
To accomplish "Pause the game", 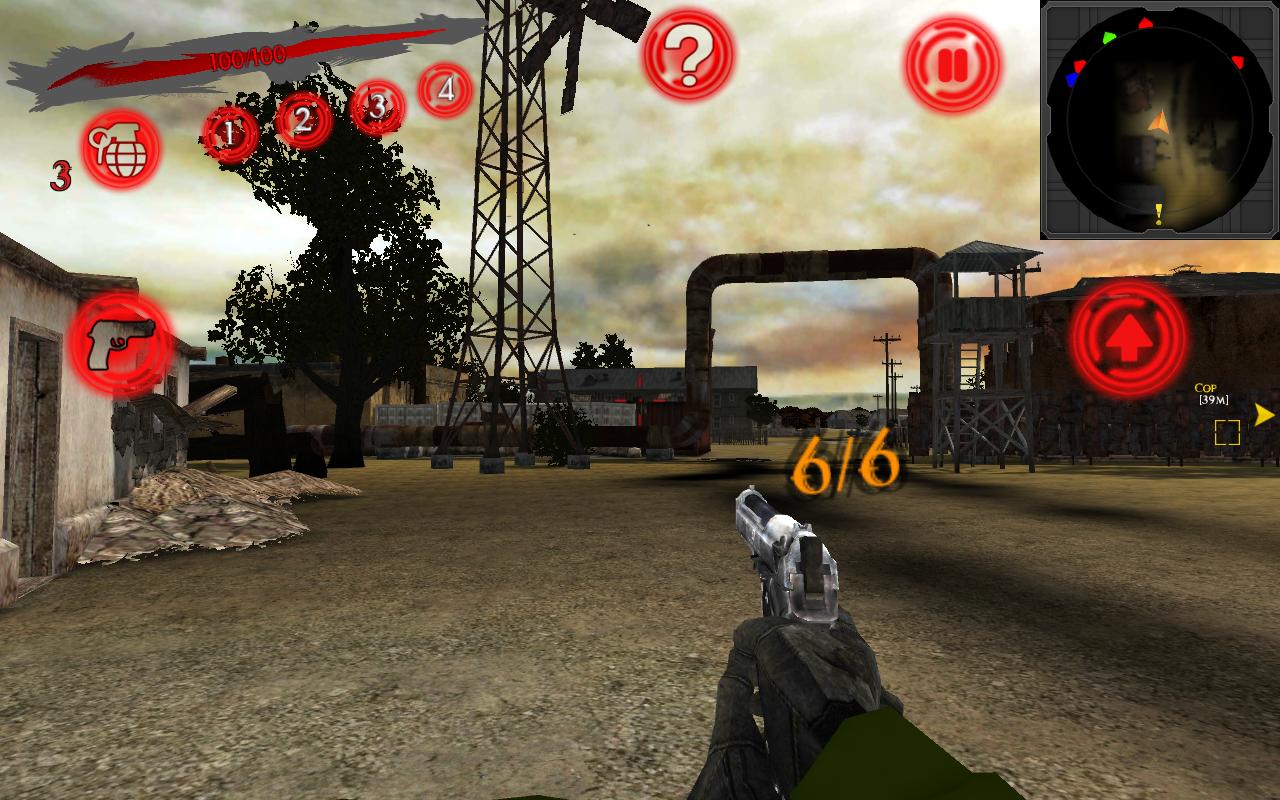I will pos(952,65).
